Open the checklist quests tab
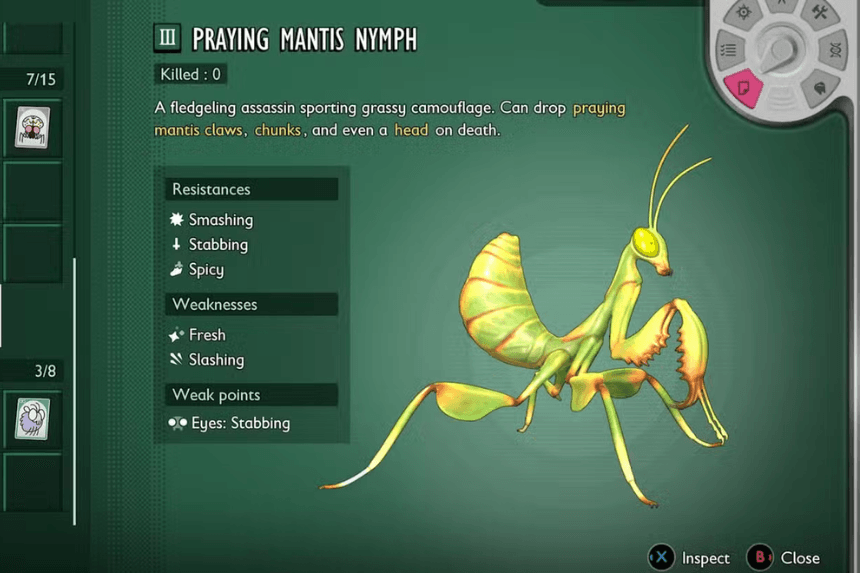 729,49
